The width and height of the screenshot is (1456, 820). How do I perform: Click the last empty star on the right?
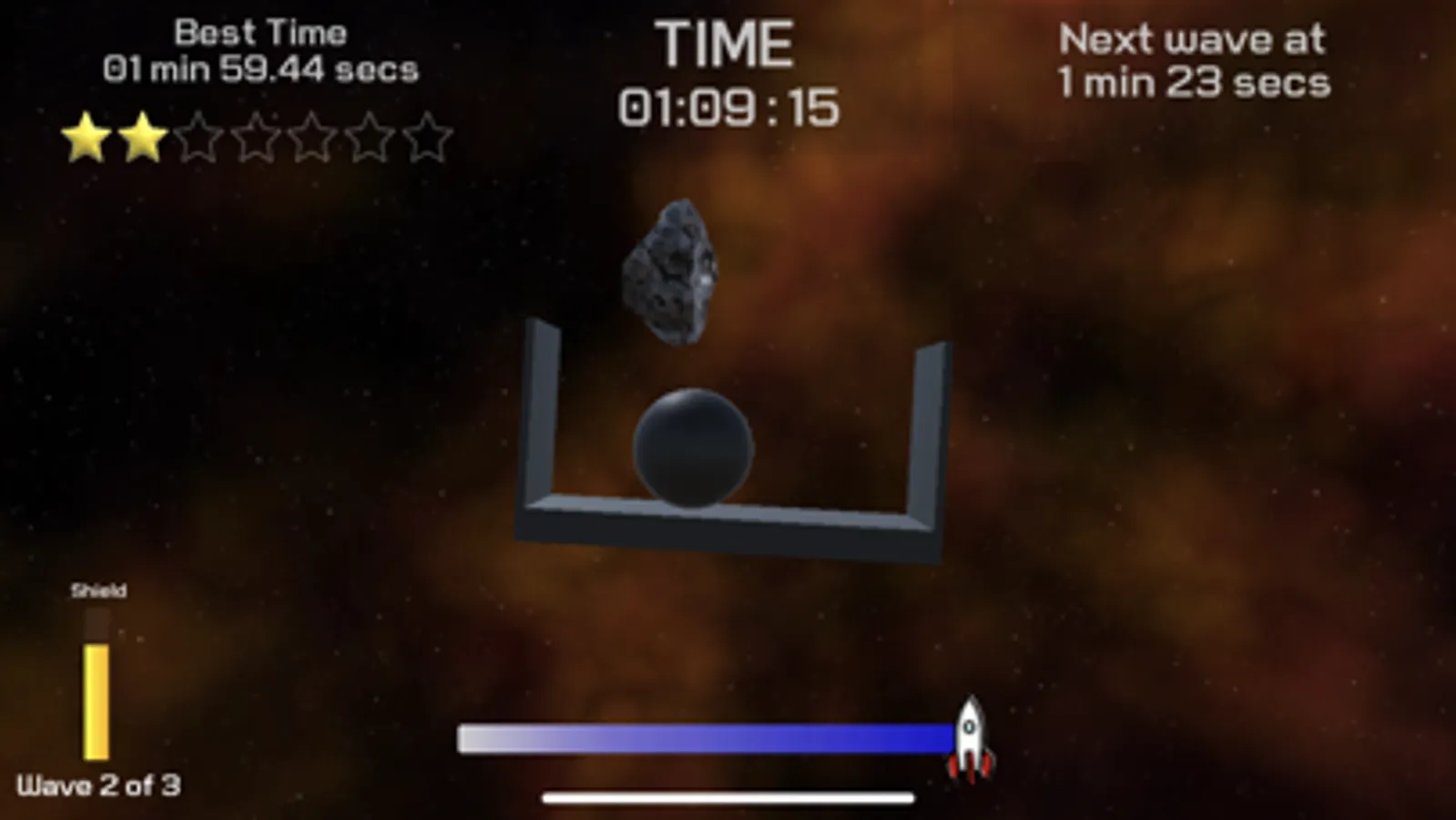tap(430, 138)
